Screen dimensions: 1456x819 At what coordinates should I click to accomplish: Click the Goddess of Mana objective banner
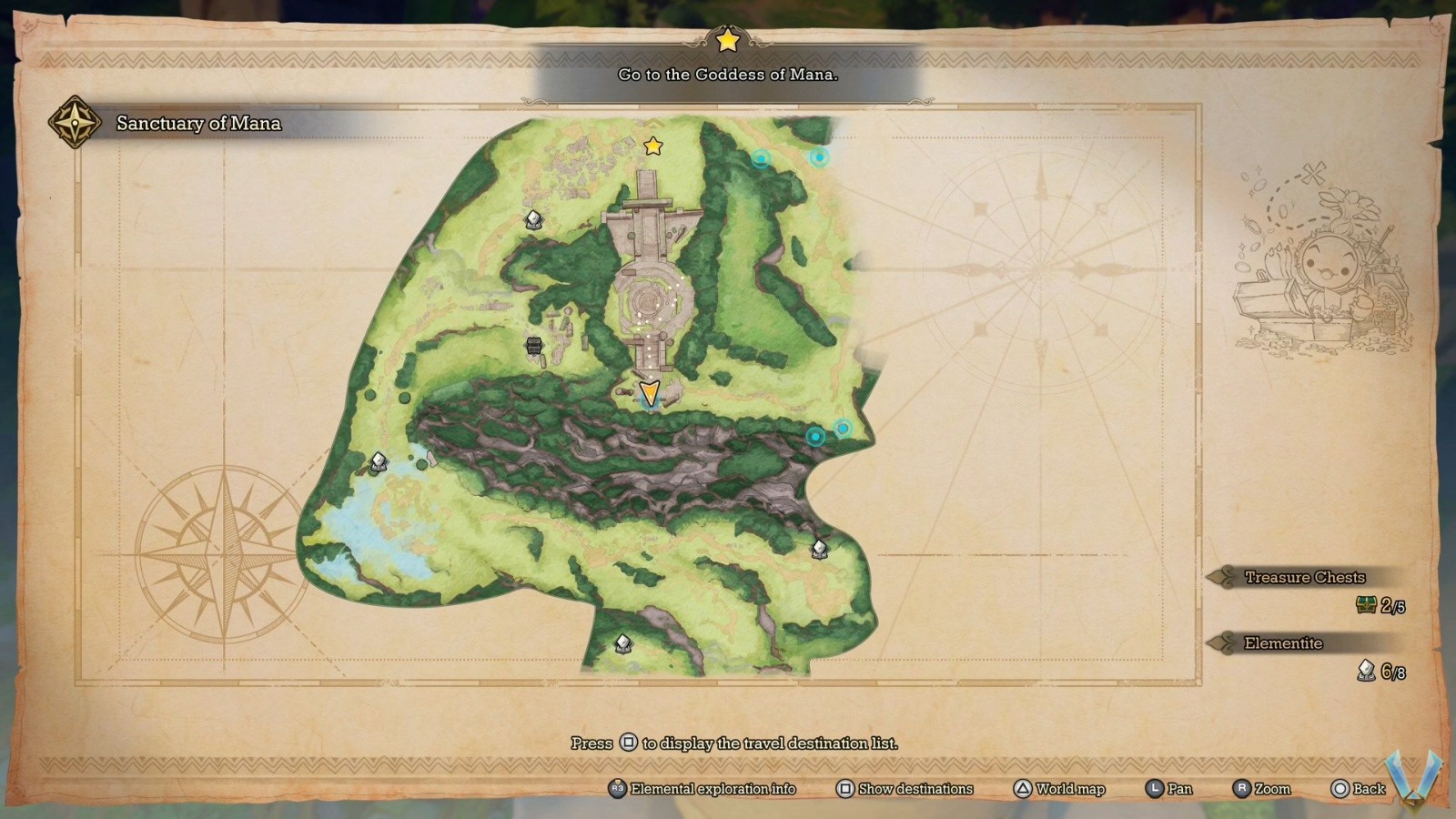point(728,75)
